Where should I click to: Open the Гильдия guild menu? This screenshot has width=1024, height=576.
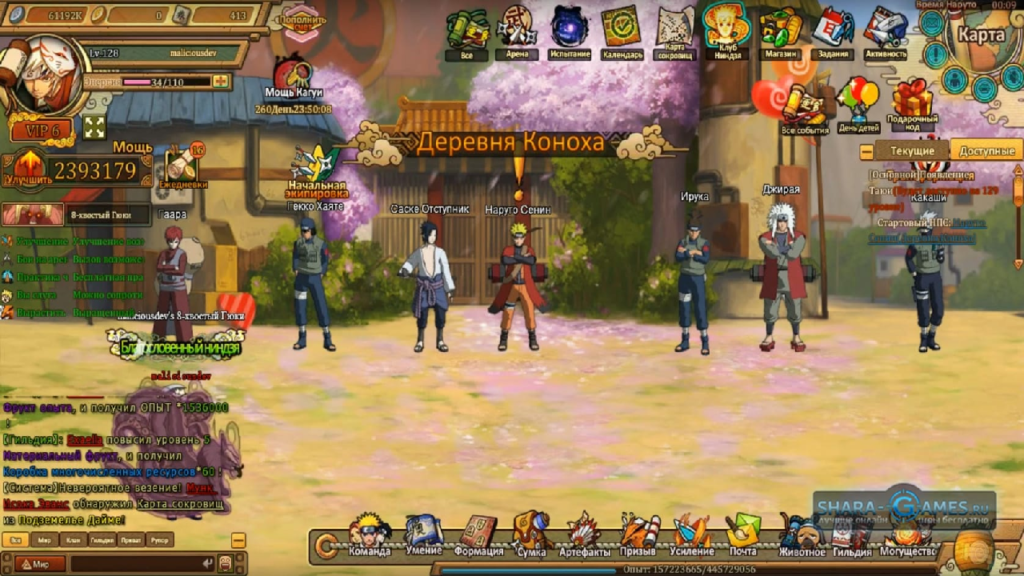coord(852,537)
